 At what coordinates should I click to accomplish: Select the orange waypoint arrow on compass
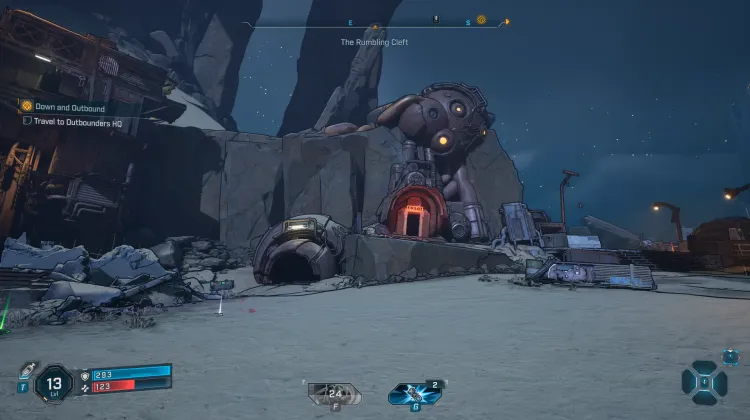pos(506,21)
